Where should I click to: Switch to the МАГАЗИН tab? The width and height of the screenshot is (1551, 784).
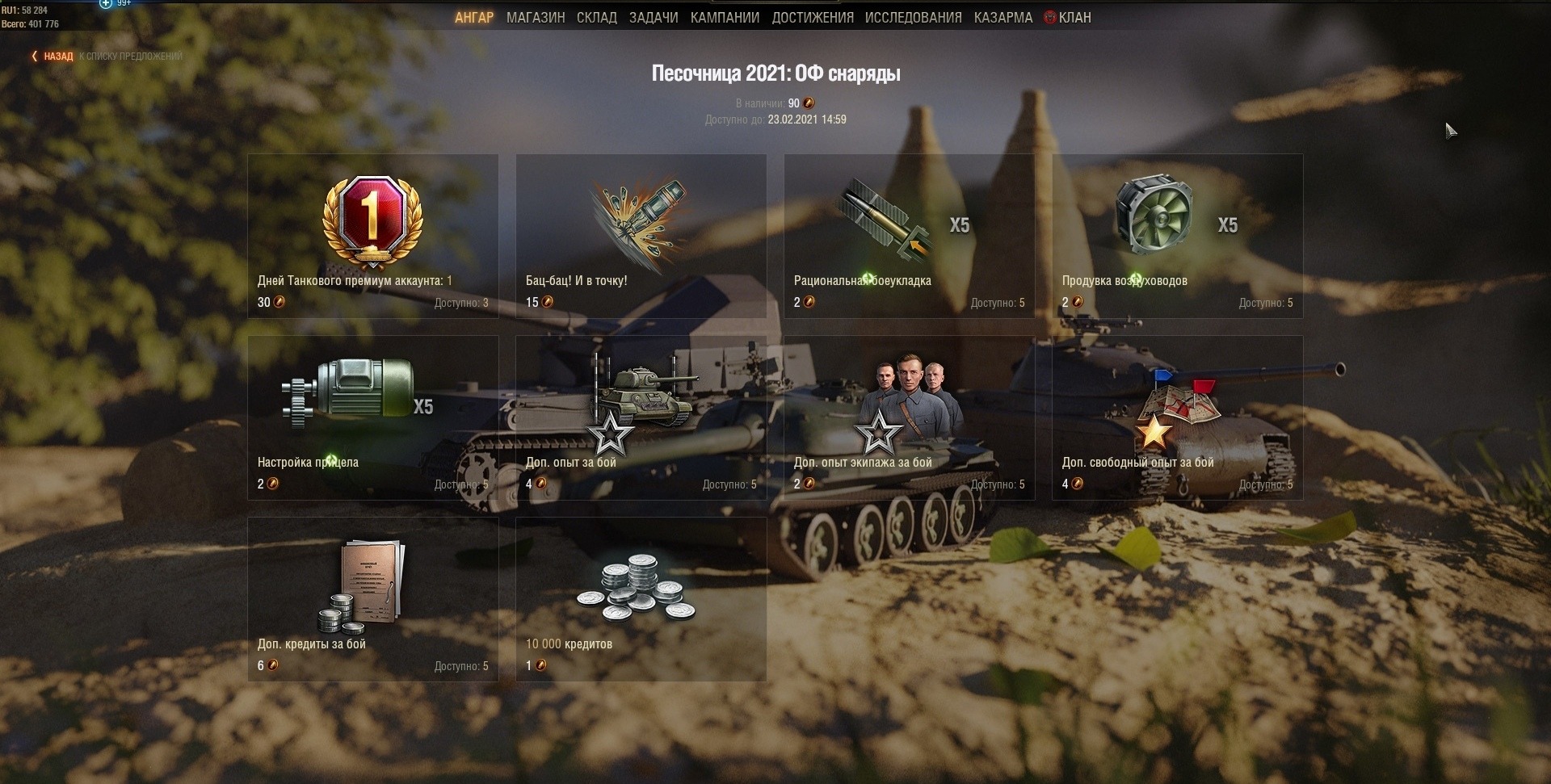click(x=536, y=18)
